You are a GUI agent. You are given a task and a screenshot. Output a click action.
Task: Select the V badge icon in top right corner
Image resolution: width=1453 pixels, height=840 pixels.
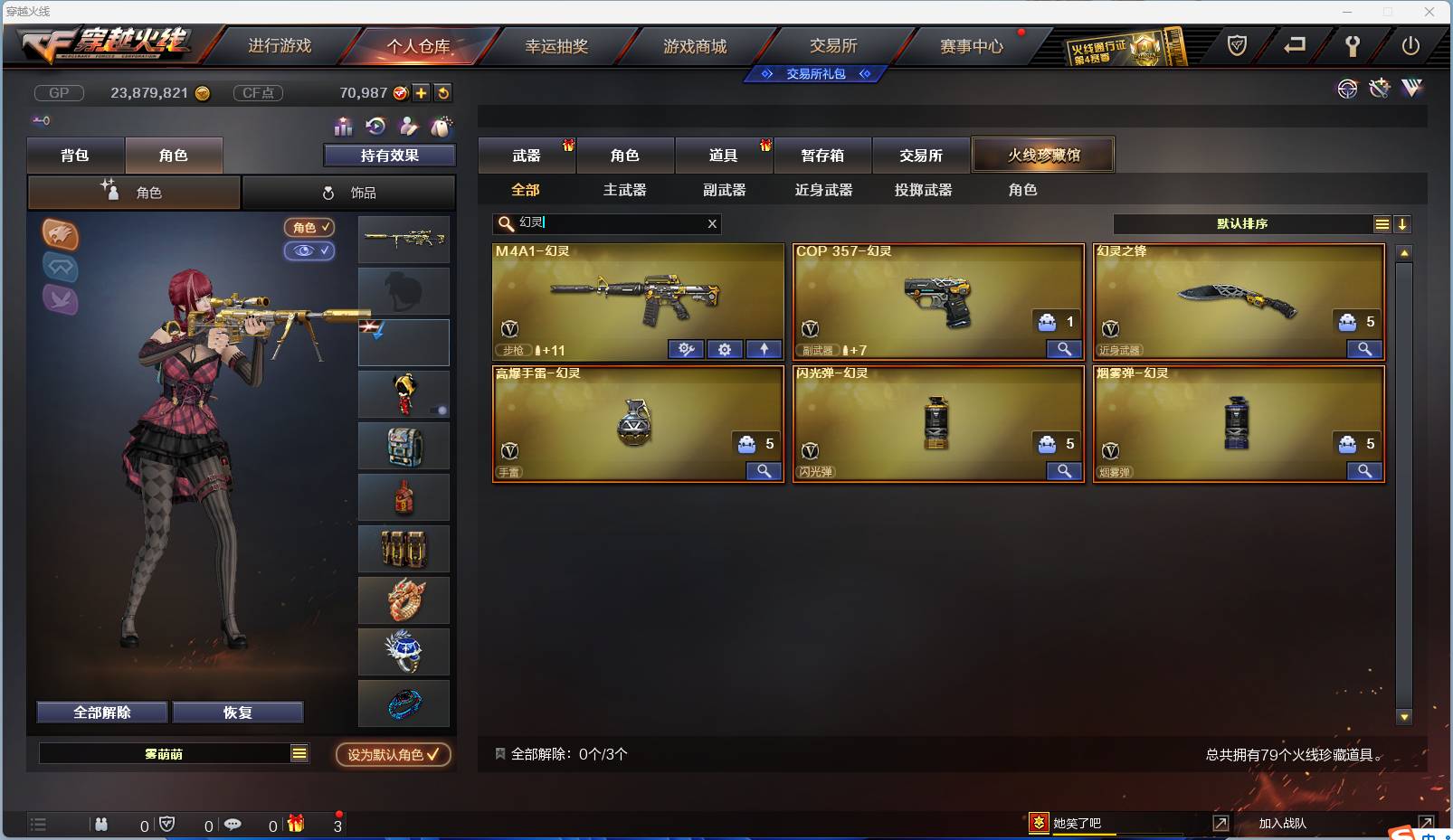[x=1410, y=89]
